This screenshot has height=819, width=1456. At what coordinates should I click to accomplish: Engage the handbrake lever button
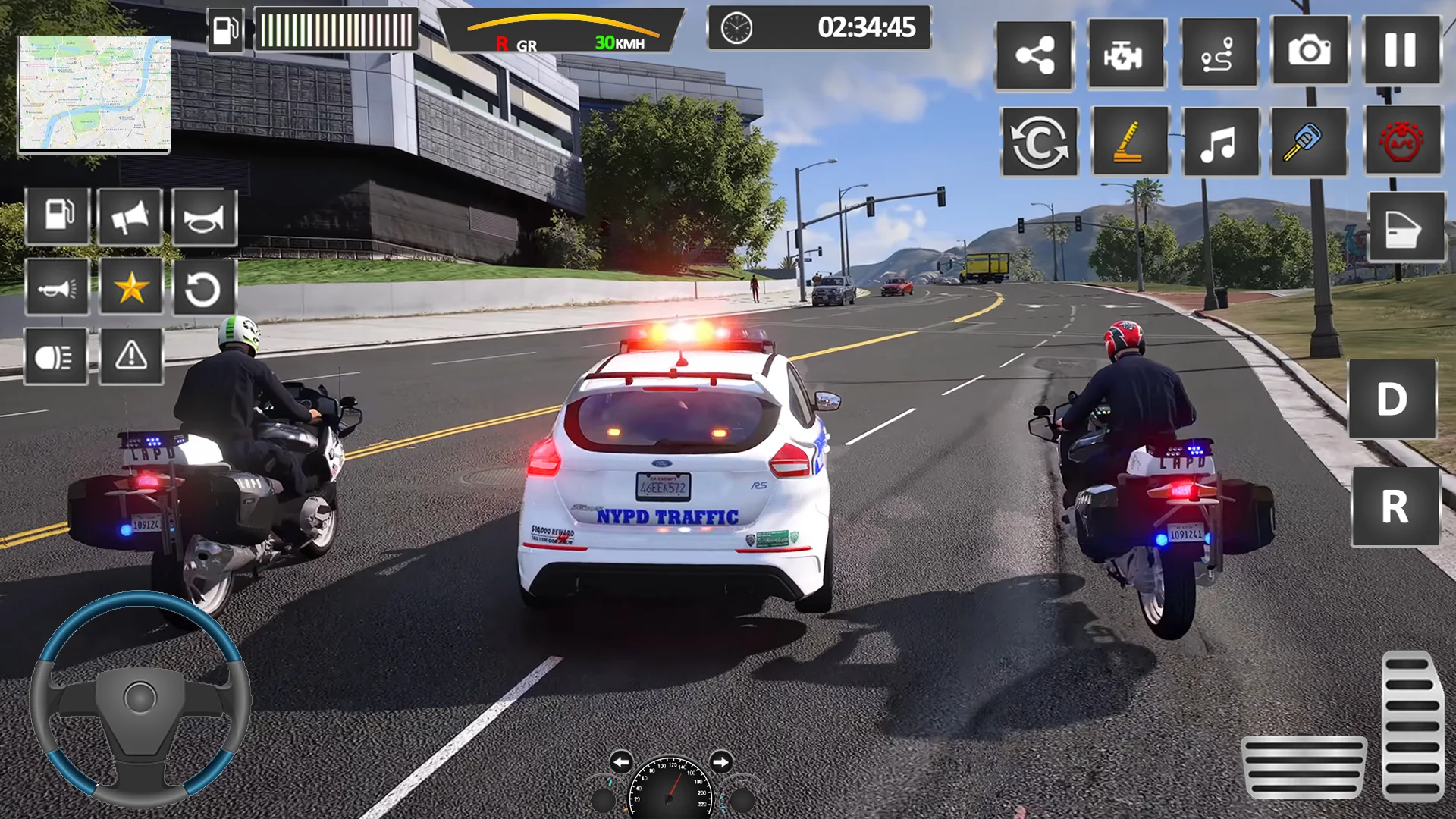click(x=1130, y=142)
